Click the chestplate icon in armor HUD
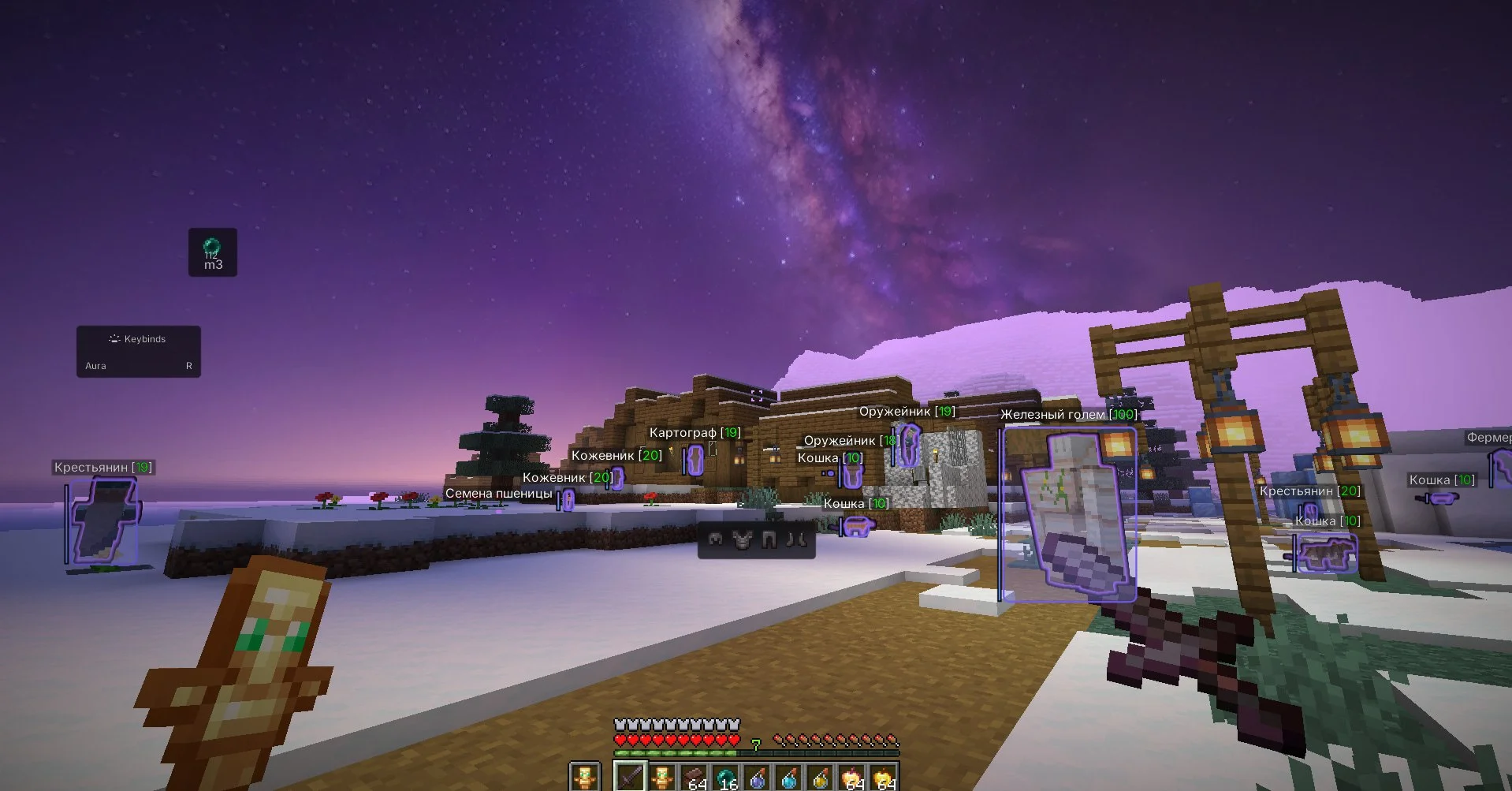Screen dimensions: 1512x791 point(742,539)
